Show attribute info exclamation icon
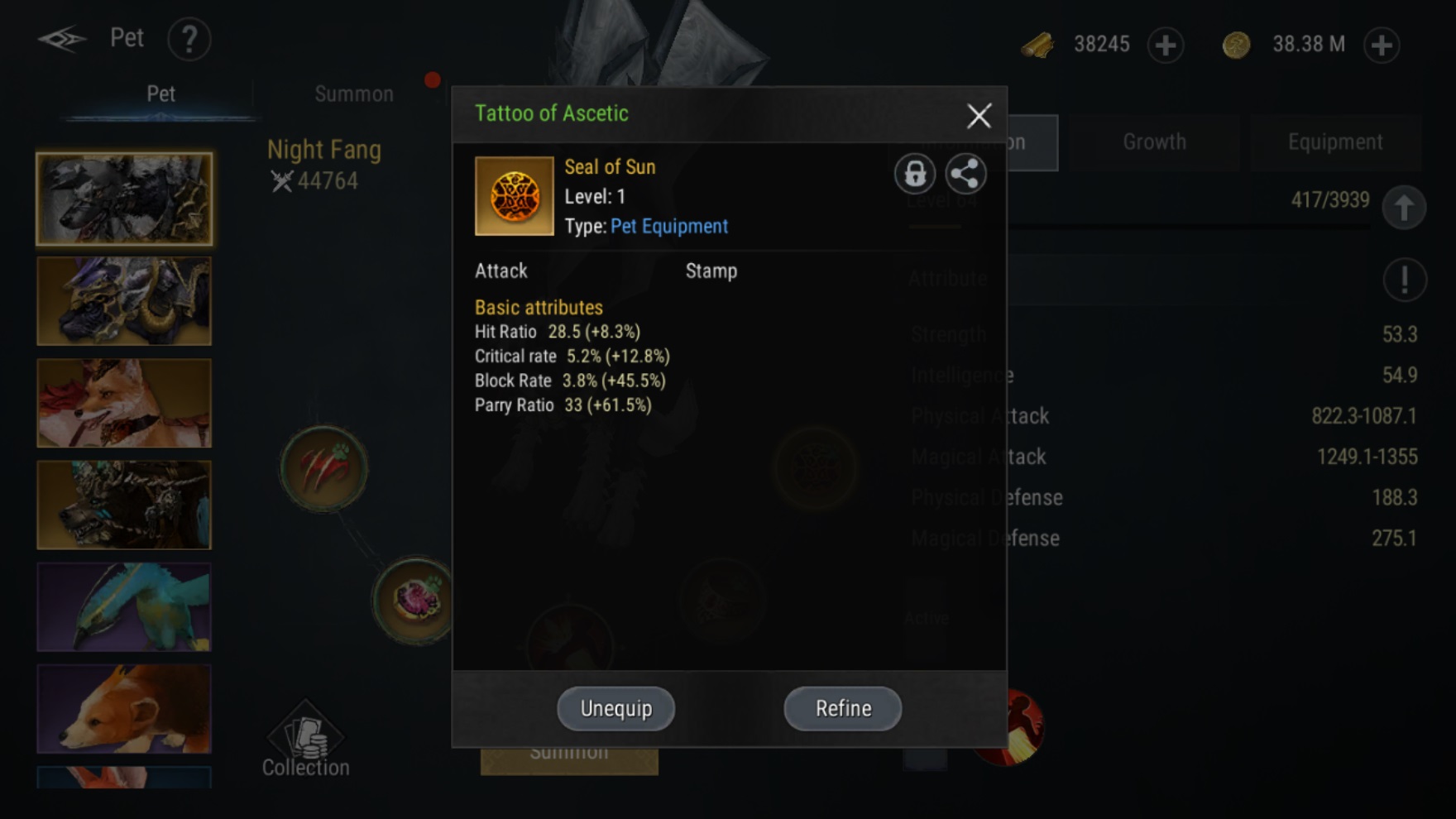The image size is (1456, 819). (x=1403, y=280)
